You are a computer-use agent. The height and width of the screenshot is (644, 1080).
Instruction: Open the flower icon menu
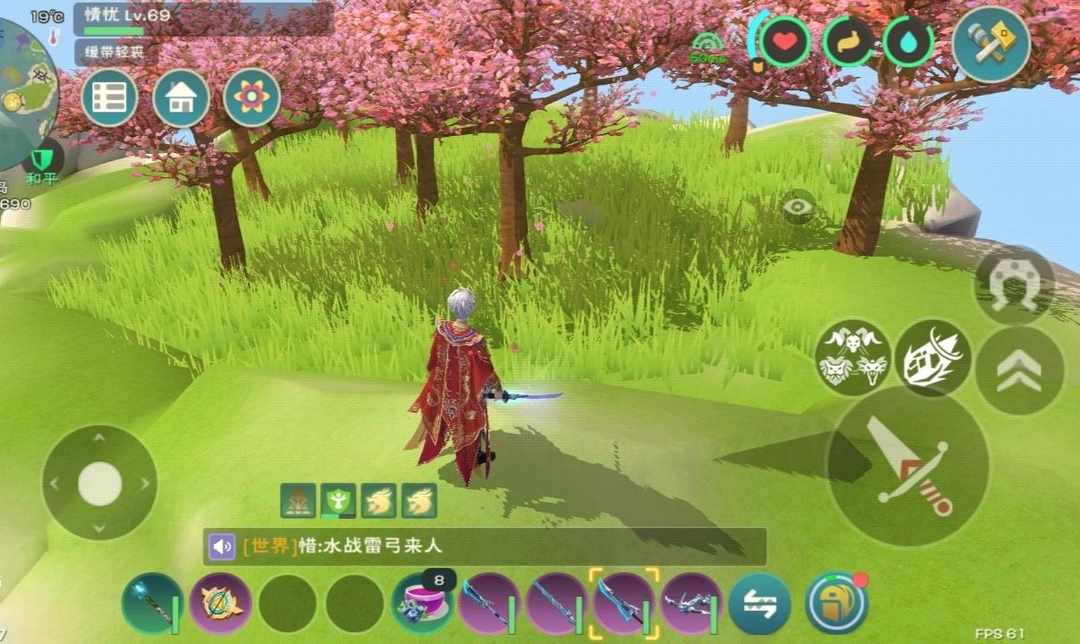click(252, 97)
